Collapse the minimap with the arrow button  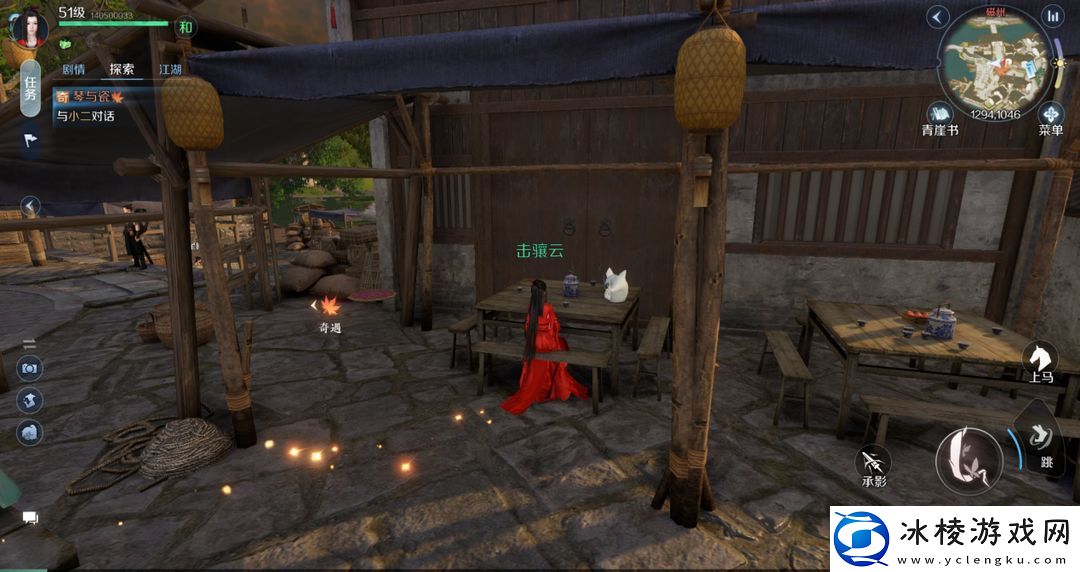[937, 16]
